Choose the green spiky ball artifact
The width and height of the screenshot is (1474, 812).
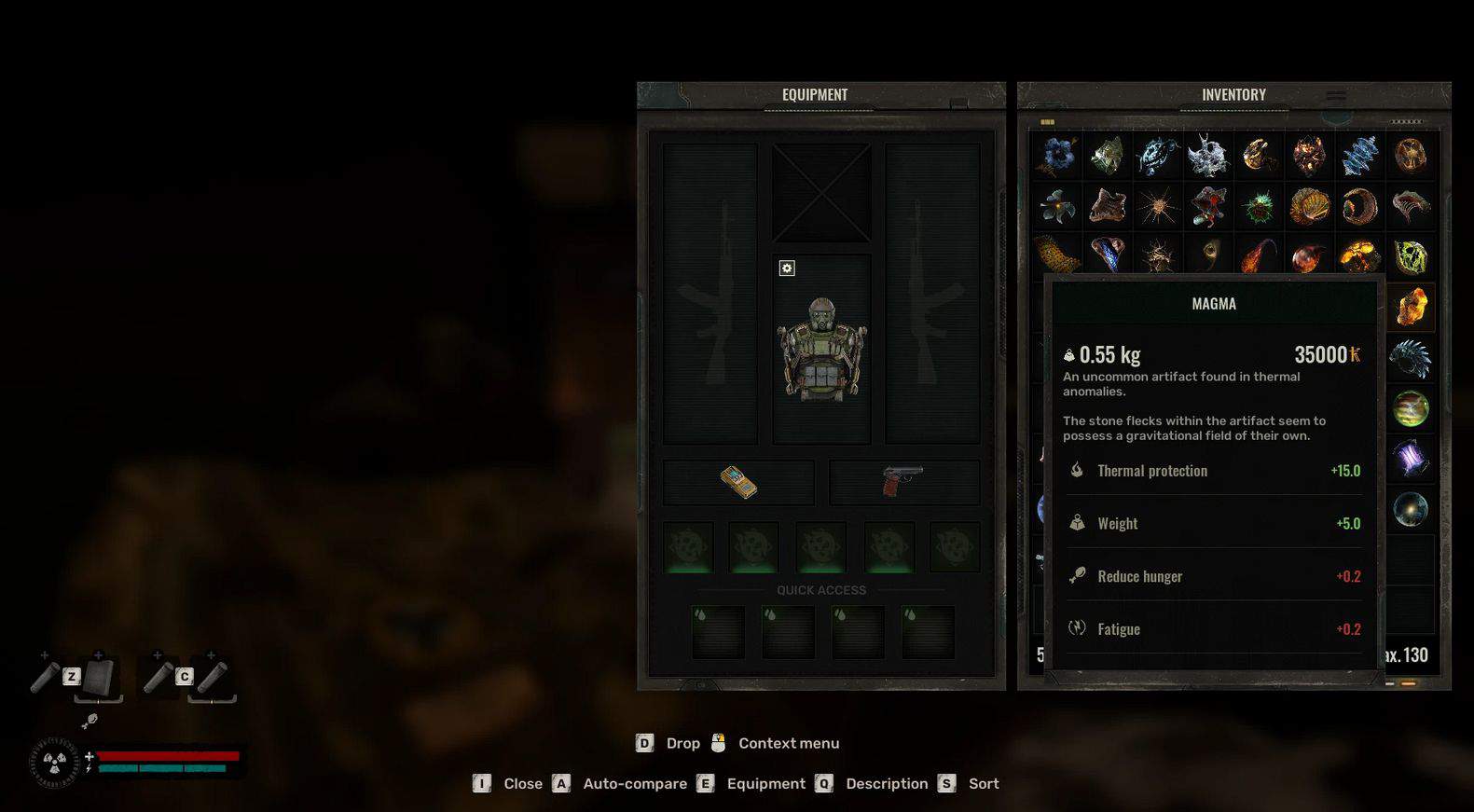[1259, 206]
